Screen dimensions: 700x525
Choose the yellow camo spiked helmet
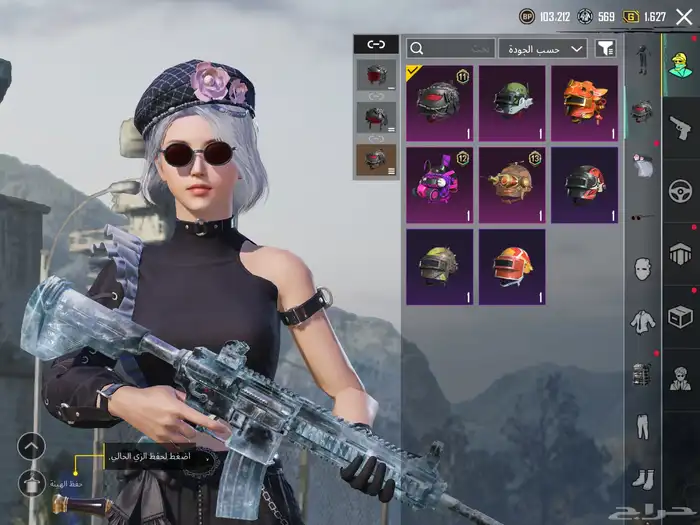tap(439, 266)
